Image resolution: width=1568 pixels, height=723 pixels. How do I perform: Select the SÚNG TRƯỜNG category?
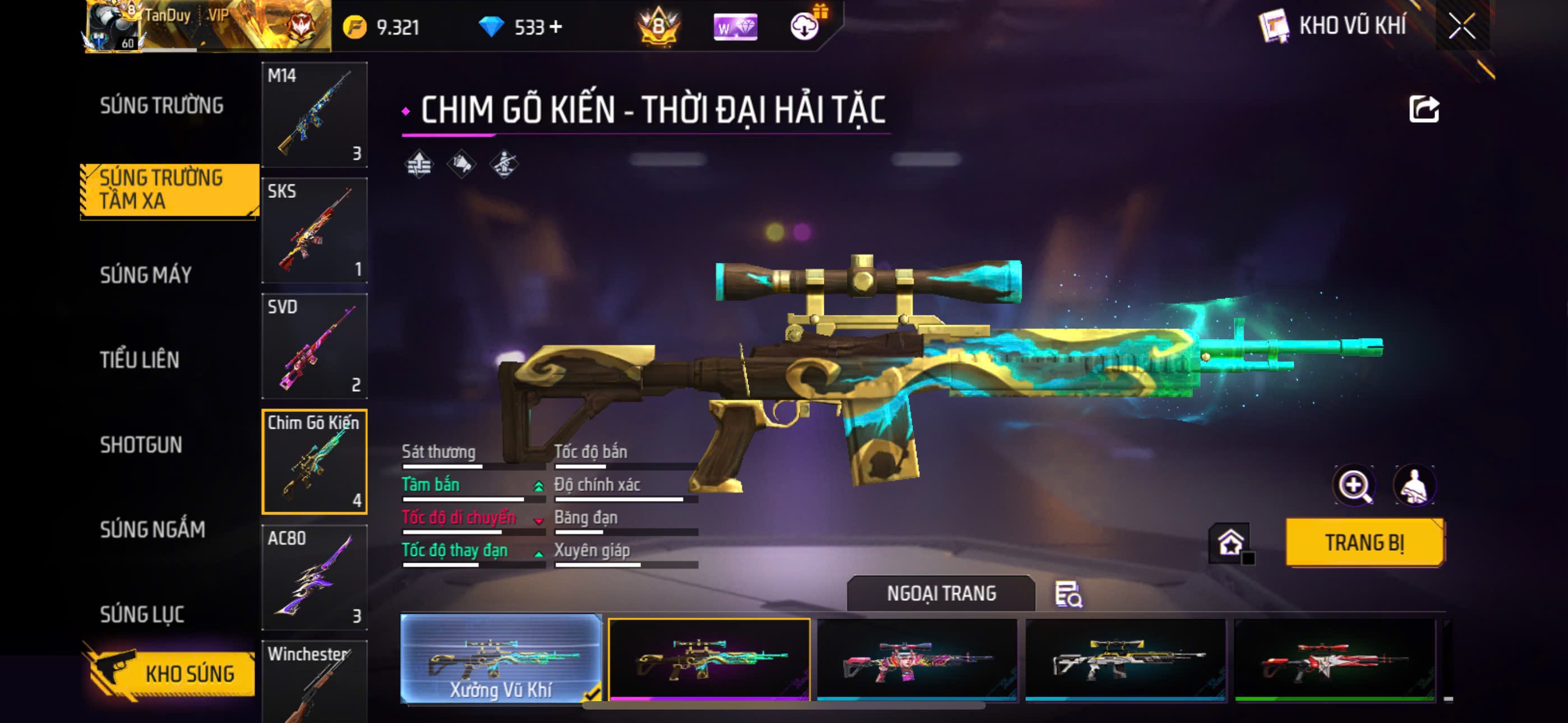pos(162,105)
